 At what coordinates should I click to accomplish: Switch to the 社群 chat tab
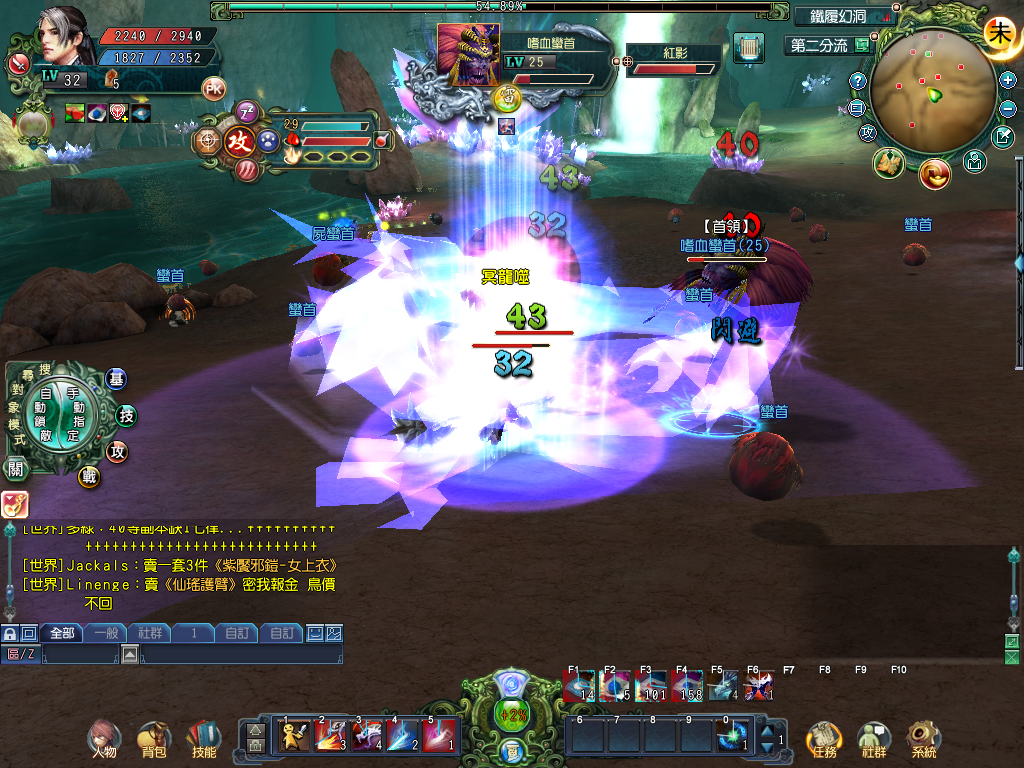click(150, 633)
